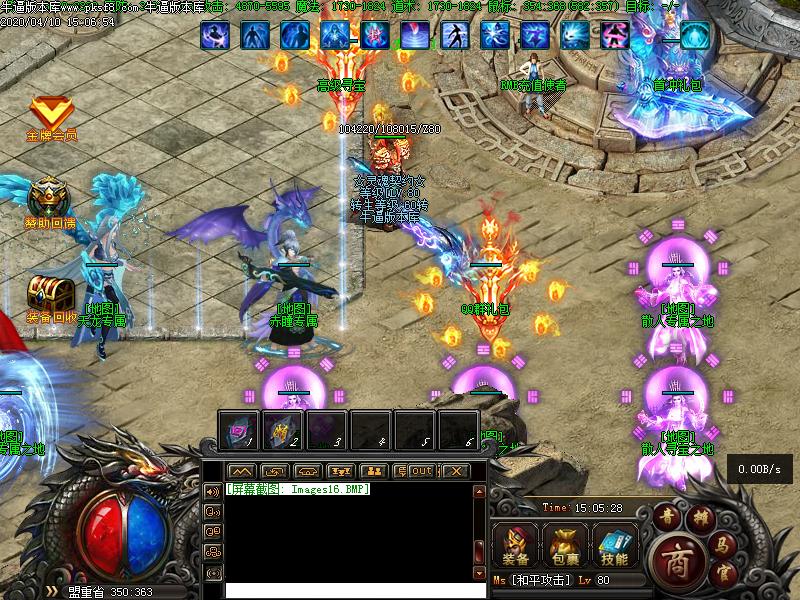This screenshot has height=600, width=800.
Task: Activate the last cyan shield skill icon
Action: point(694,36)
